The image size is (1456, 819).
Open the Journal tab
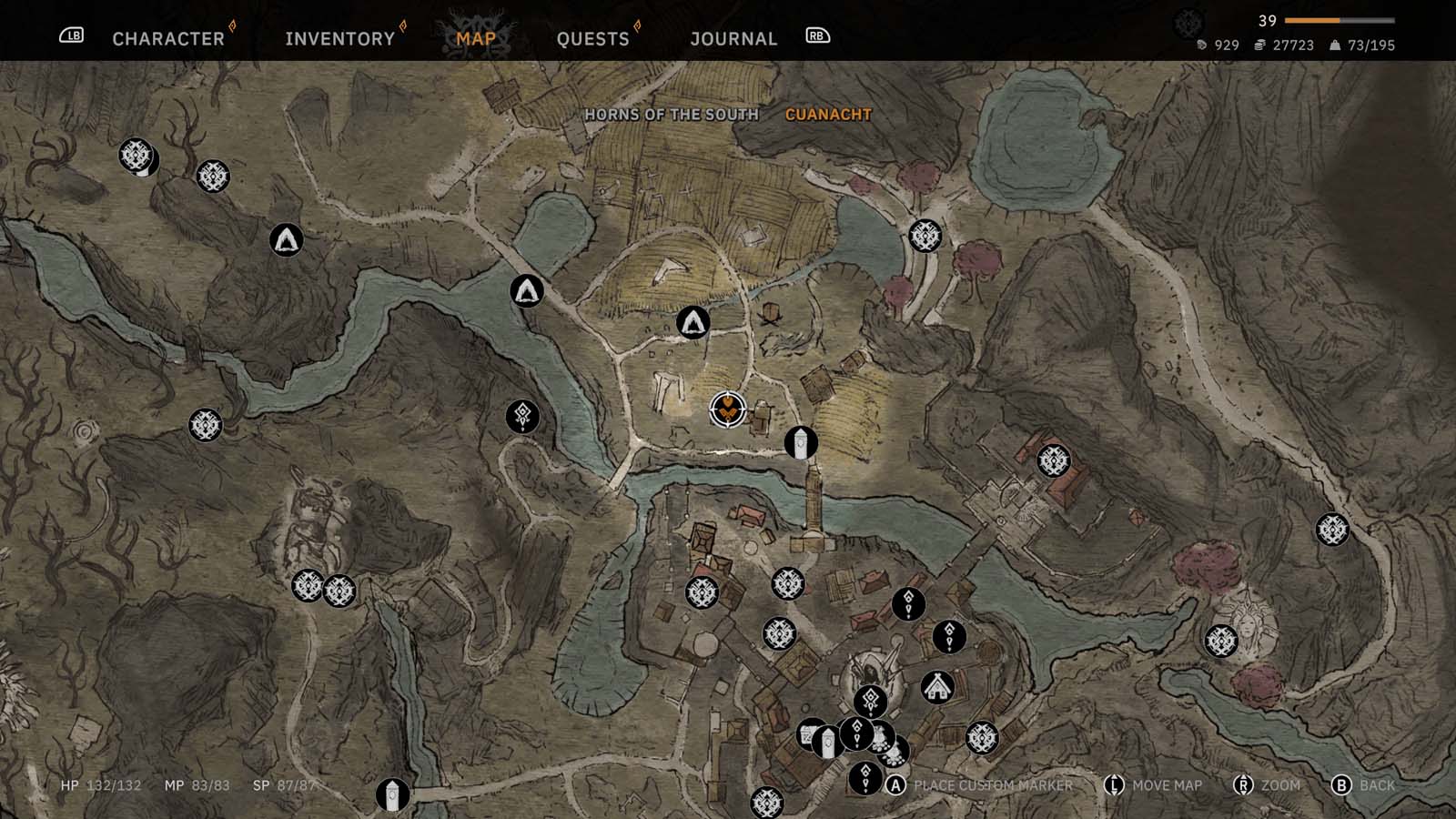[x=733, y=38]
